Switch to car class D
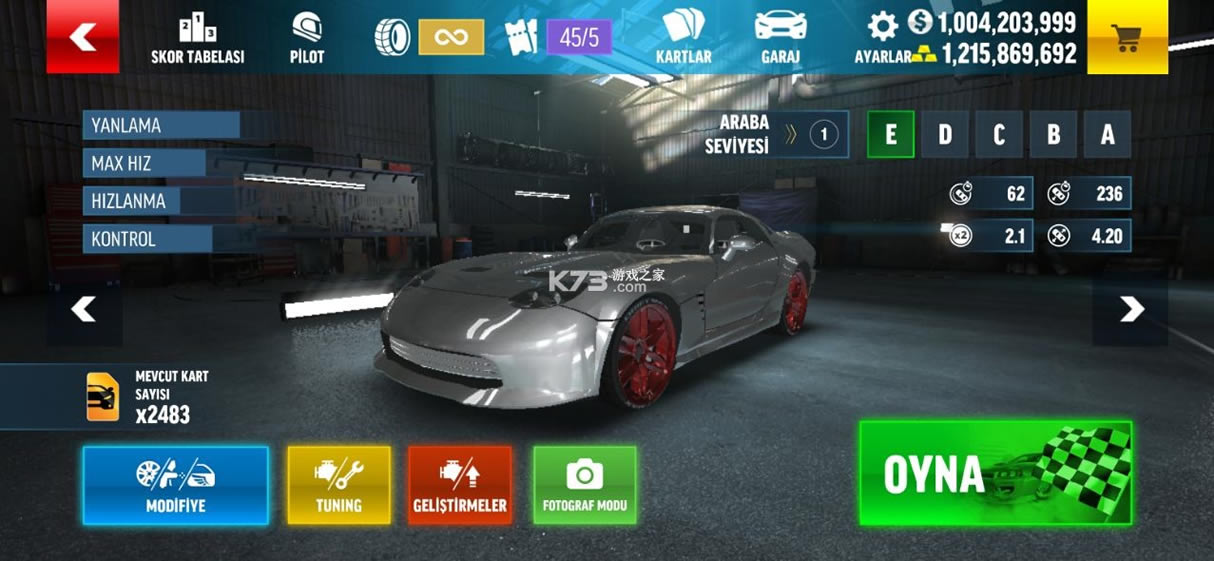The image size is (1214, 561). pos(944,135)
